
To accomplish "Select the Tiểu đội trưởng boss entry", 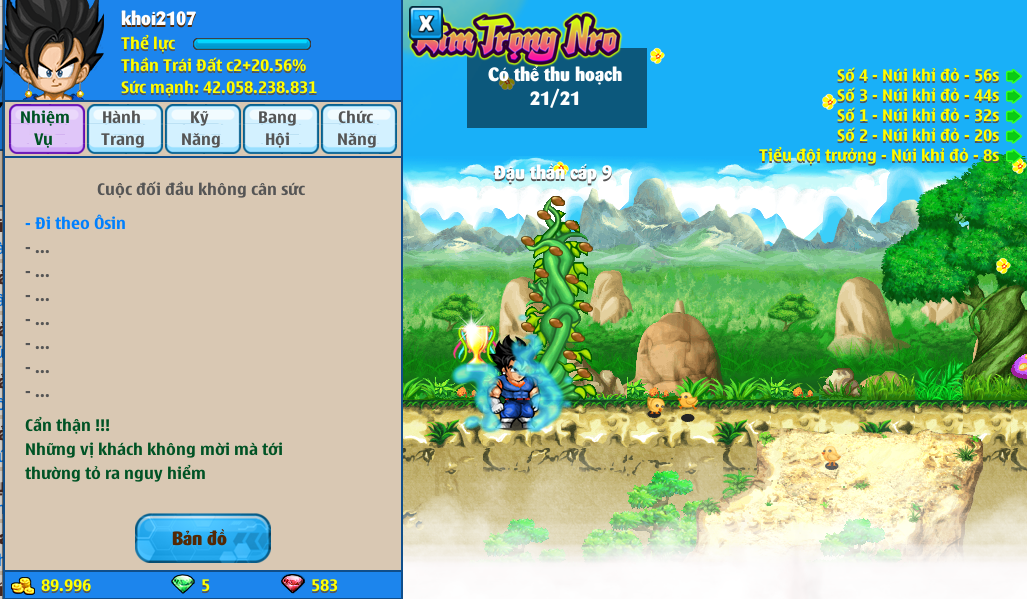I will (x=879, y=155).
